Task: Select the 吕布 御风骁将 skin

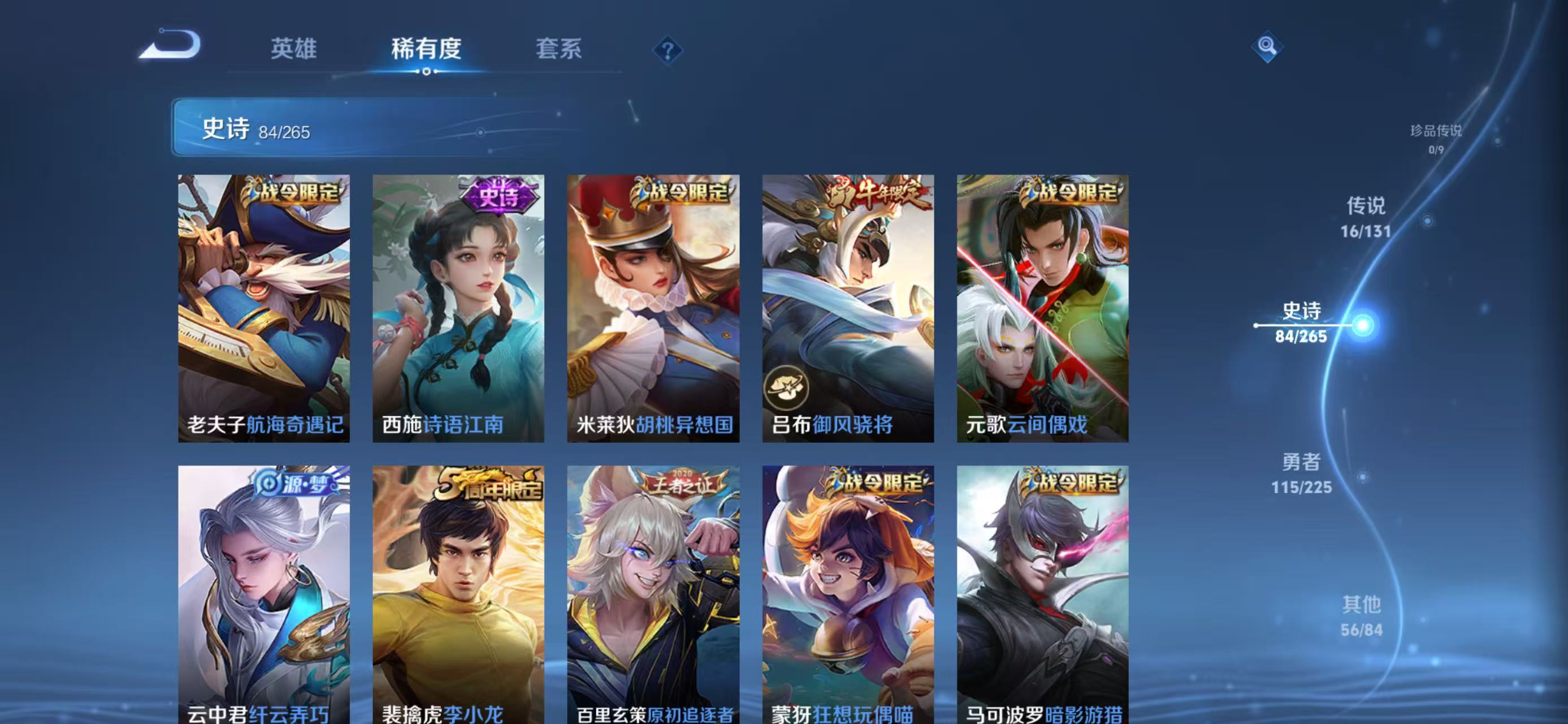Action: (x=848, y=308)
